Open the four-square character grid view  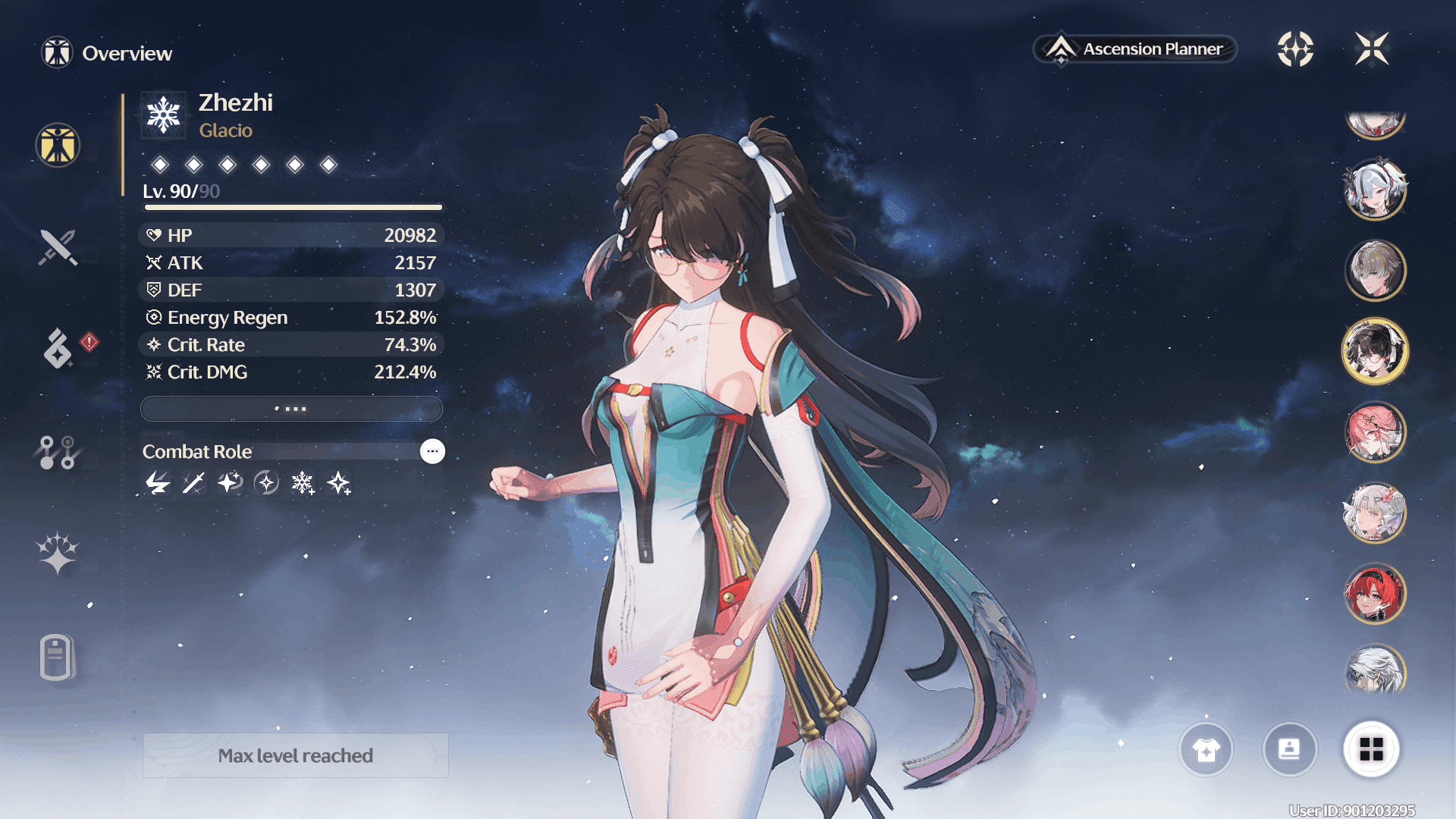pyautogui.click(x=1371, y=750)
